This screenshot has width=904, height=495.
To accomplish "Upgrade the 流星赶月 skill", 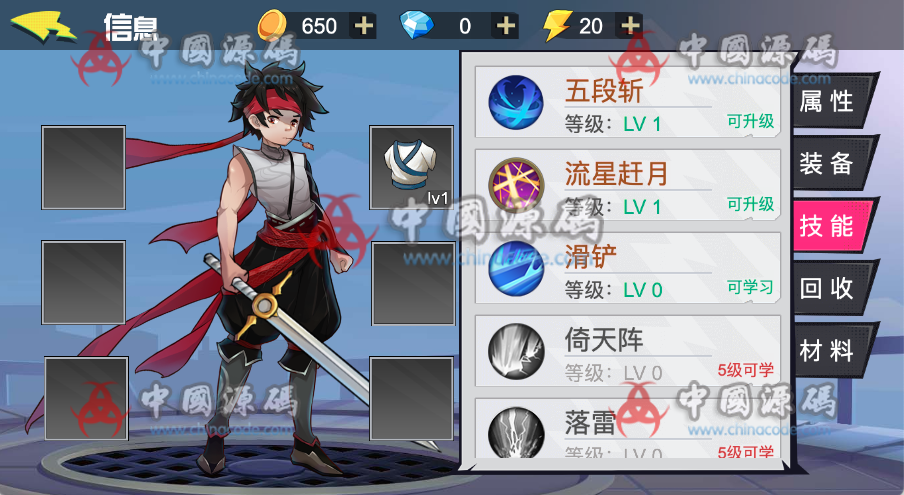I will pos(750,204).
